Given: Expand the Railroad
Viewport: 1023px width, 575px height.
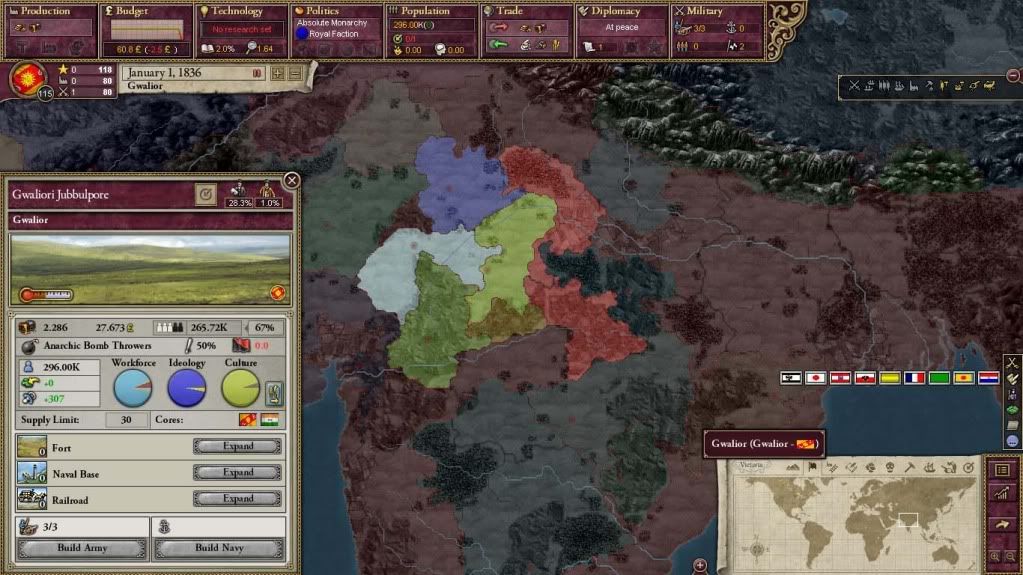Looking at the screenshot, I should pyautogui.click(x=237, y=498).
